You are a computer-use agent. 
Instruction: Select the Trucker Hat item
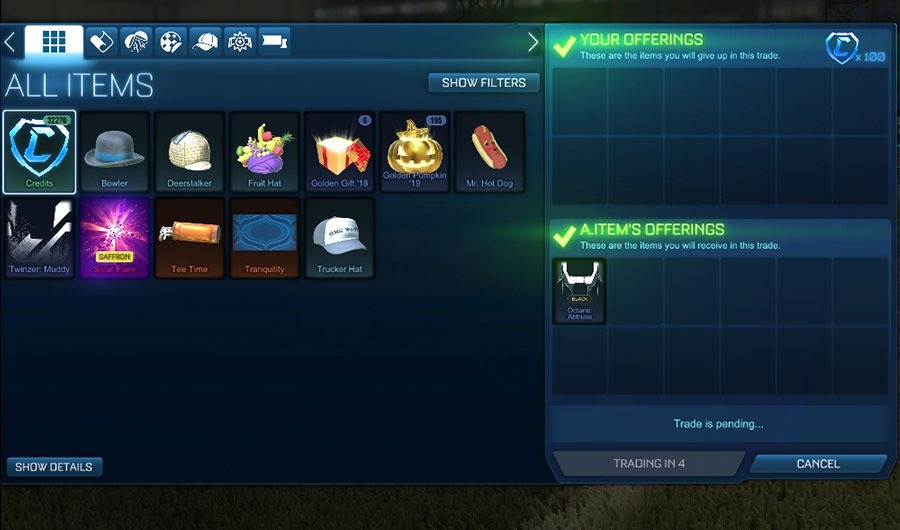pyautogui.click(x=339, y=238)
